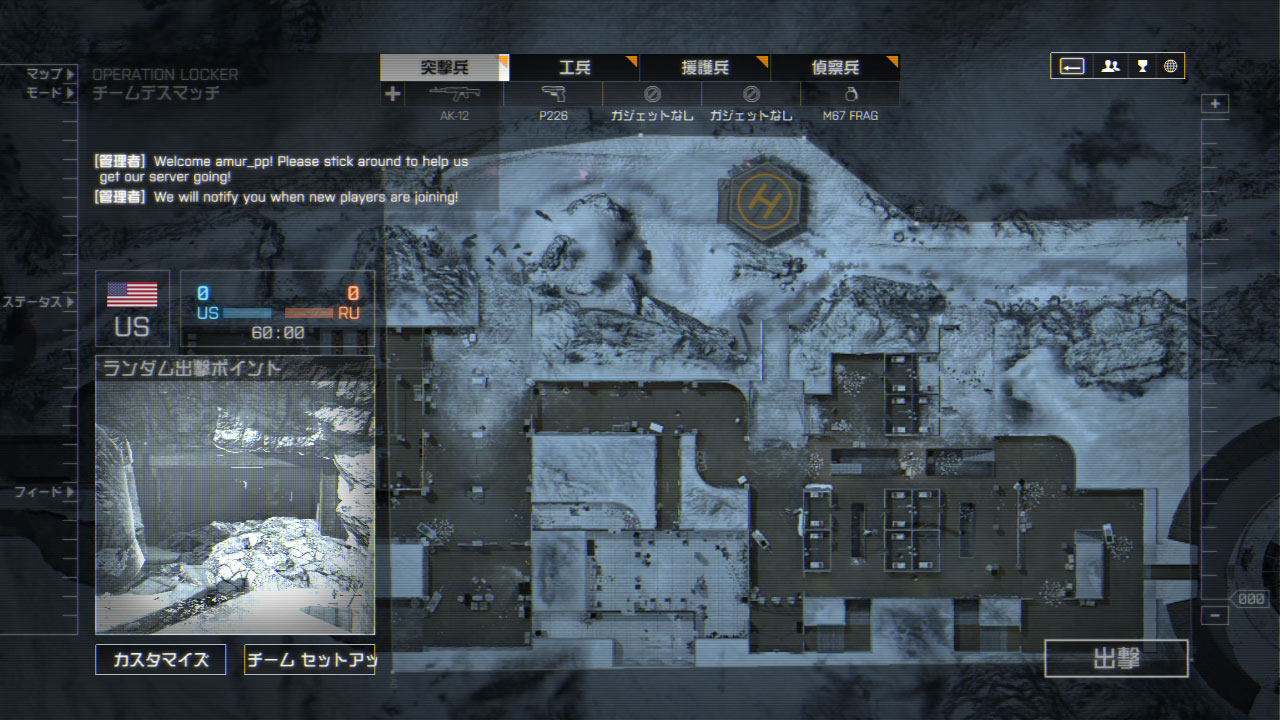Open the チーム セットアップ team setup
Image resolution: width=1280 pixels, height=720 pixels.
(310, 660)
